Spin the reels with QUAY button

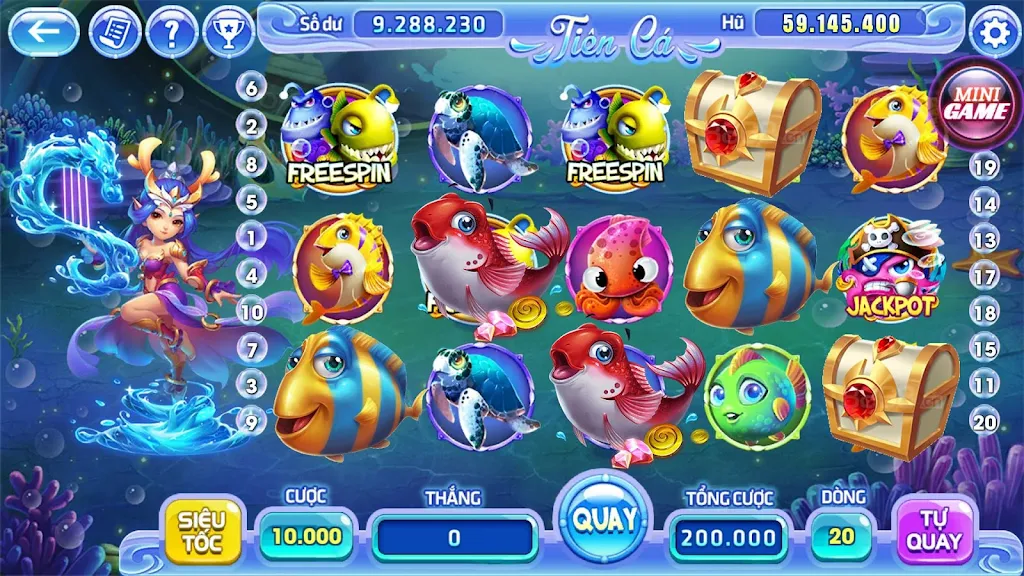tap(604, 520)
